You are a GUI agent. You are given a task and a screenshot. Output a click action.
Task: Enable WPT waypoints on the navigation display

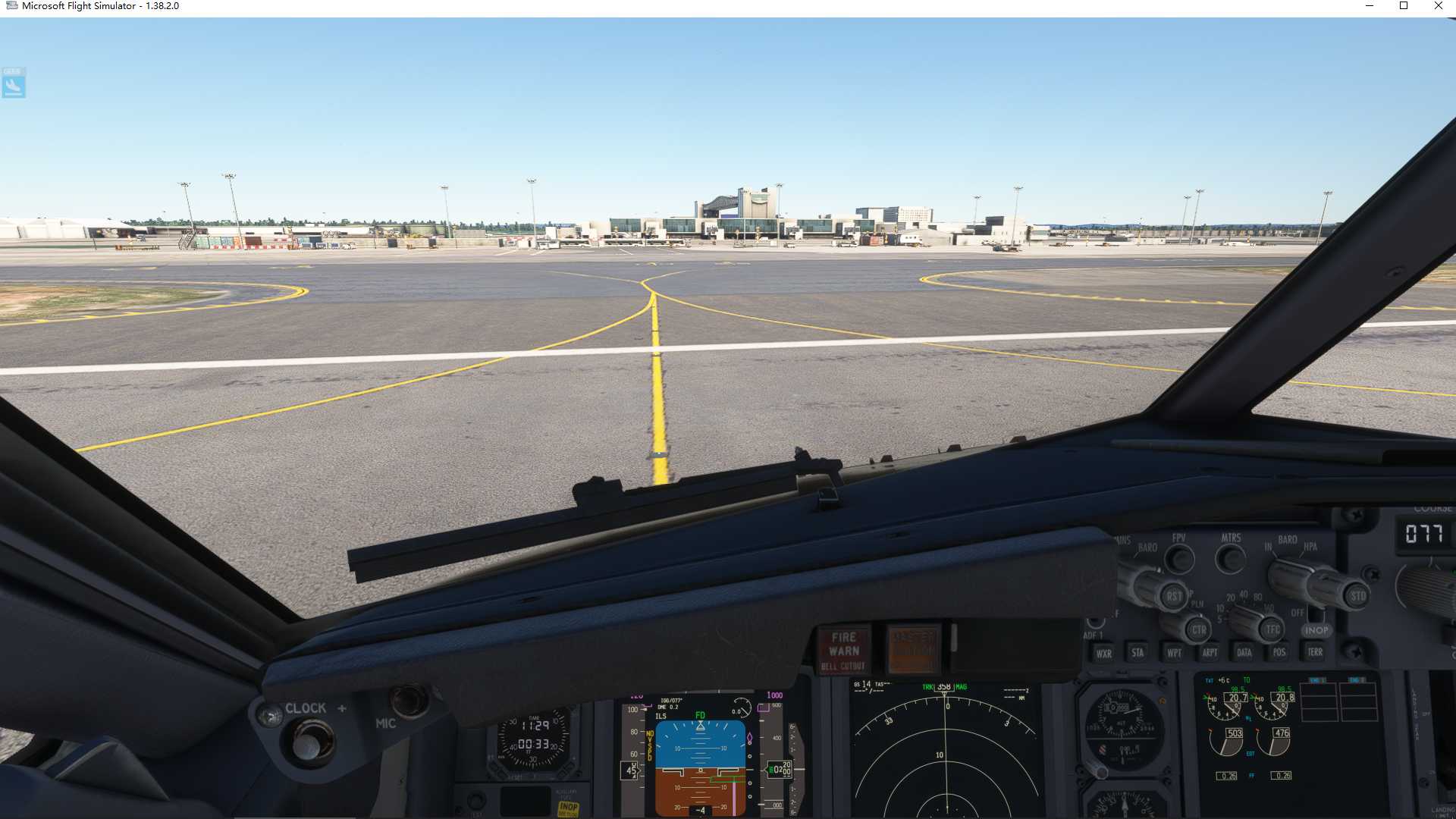(1175, 652)
